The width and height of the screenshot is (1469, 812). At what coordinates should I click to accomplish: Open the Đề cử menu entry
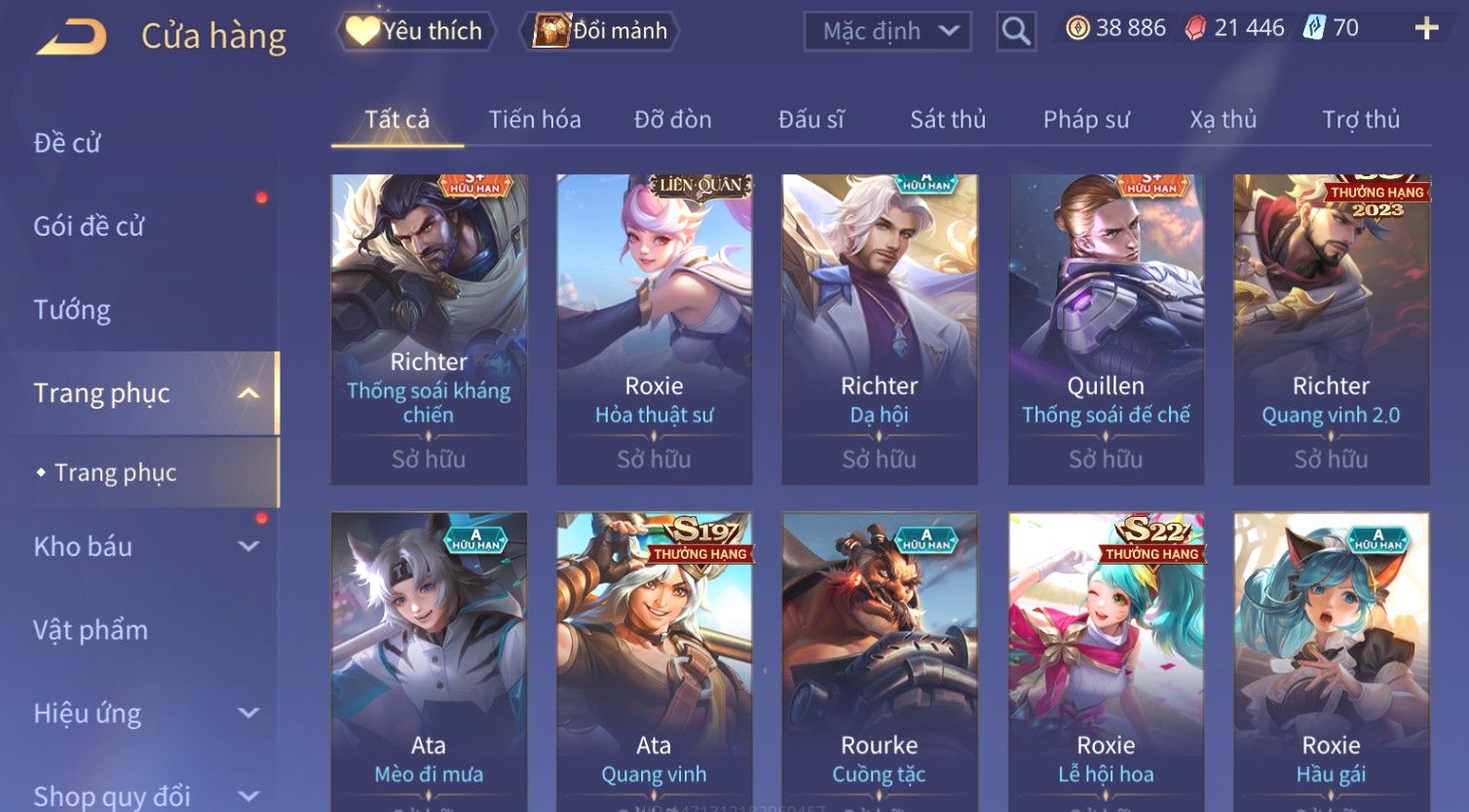tap(67, 143)
